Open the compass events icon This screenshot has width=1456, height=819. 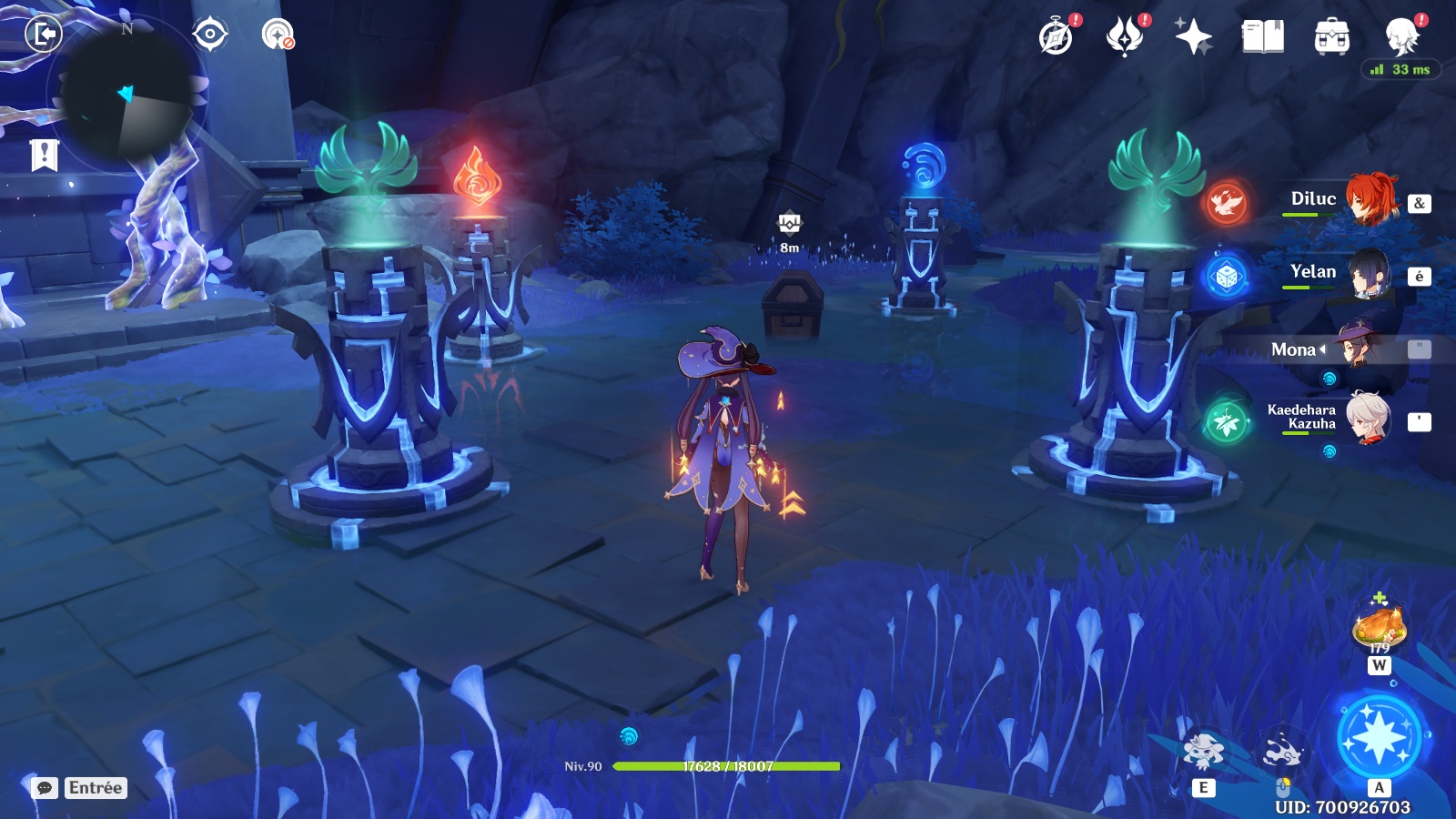[x=1057, y=37]
